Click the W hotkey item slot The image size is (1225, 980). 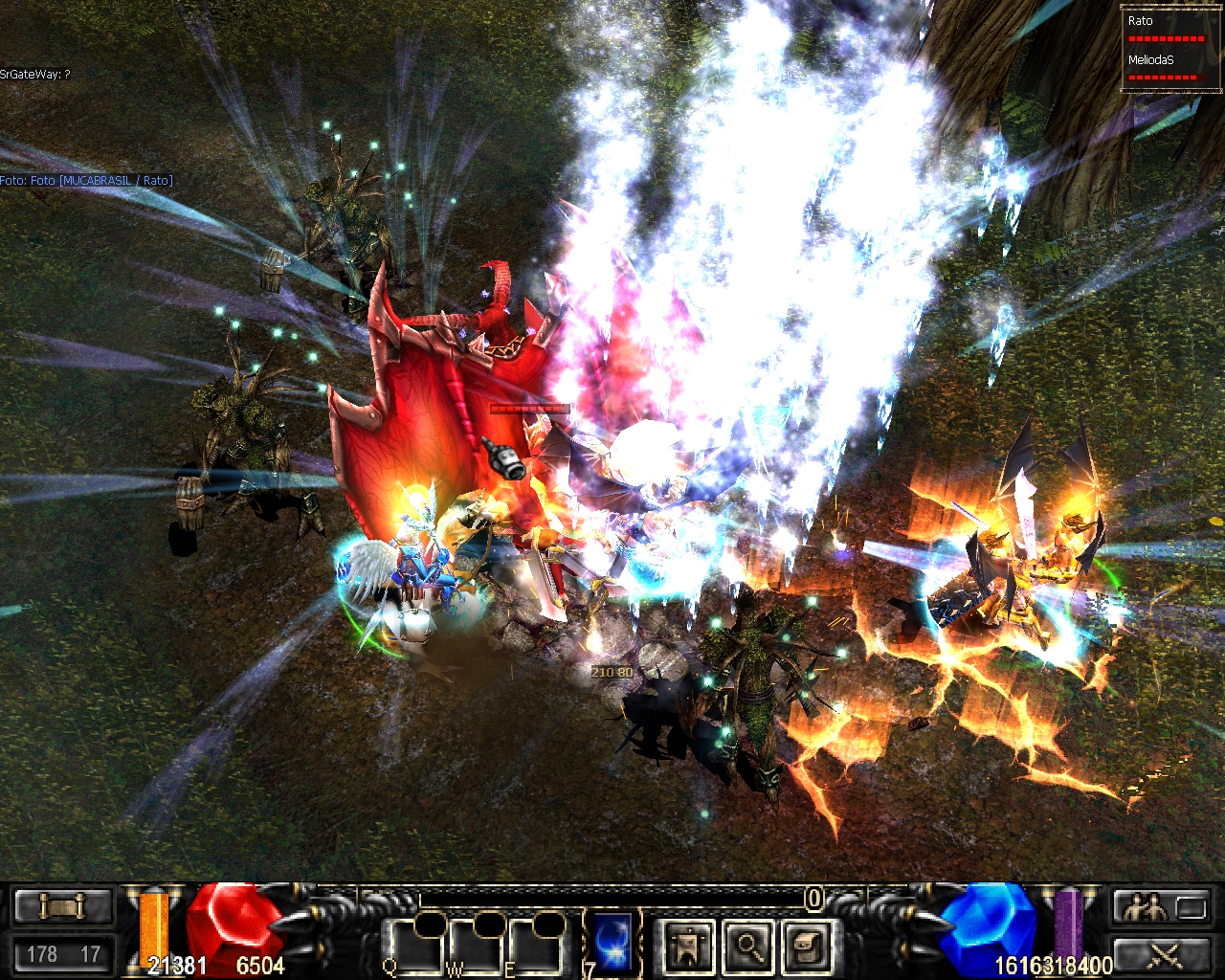point(477,947)
